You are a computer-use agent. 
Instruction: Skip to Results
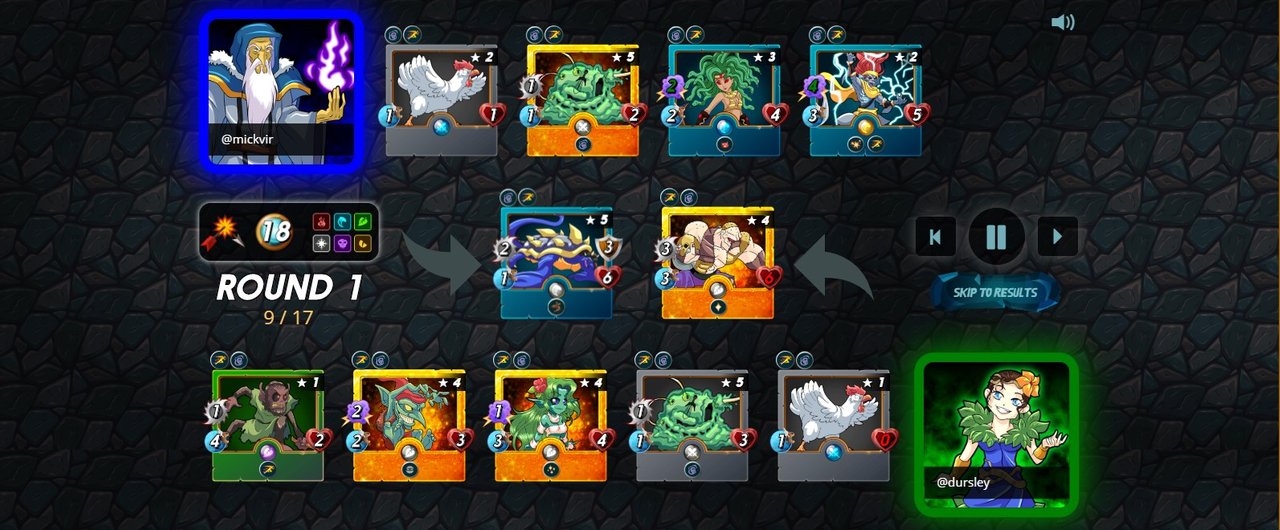point(994,292)
